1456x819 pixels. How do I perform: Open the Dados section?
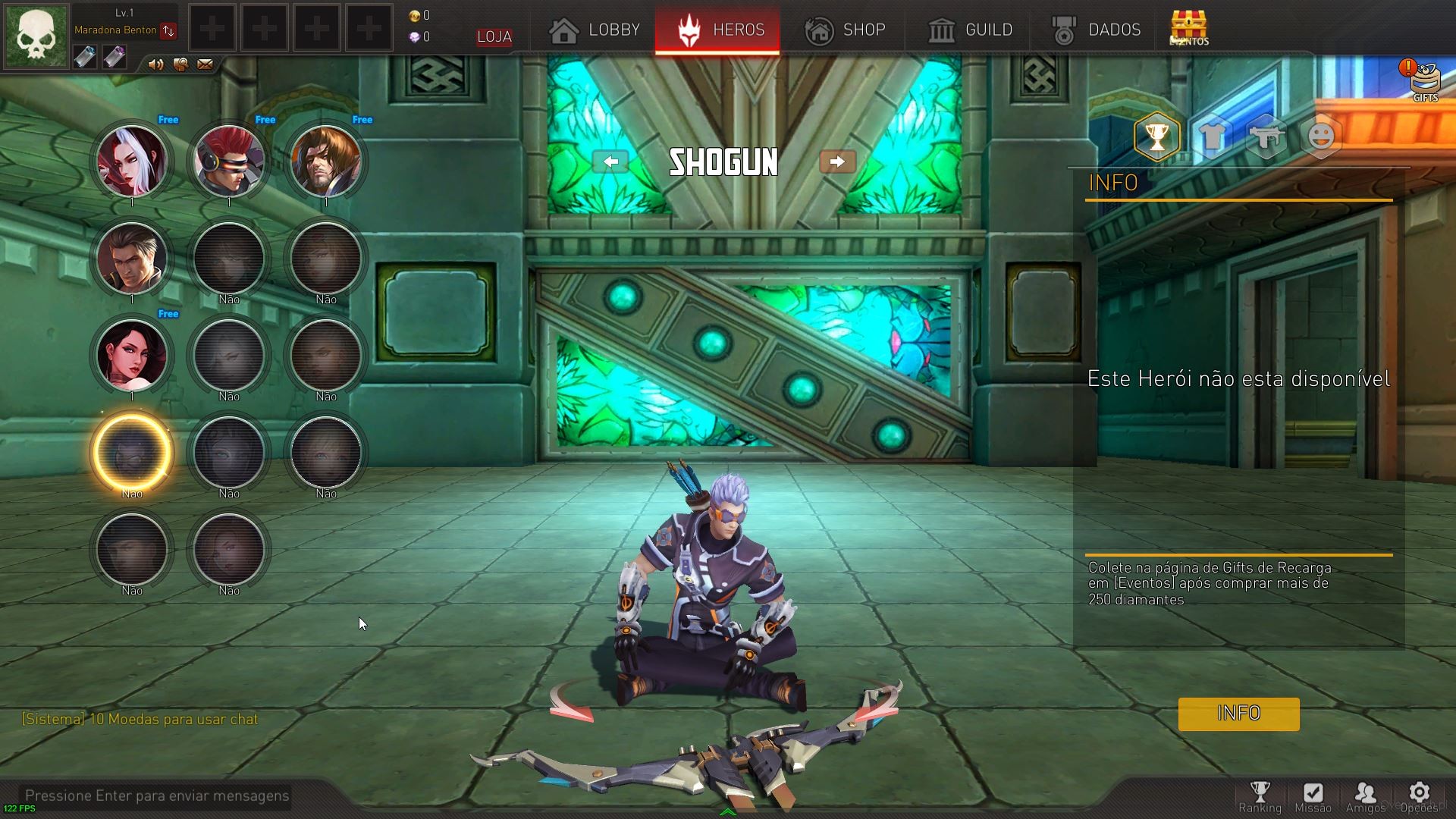[x=1097, y=30]
